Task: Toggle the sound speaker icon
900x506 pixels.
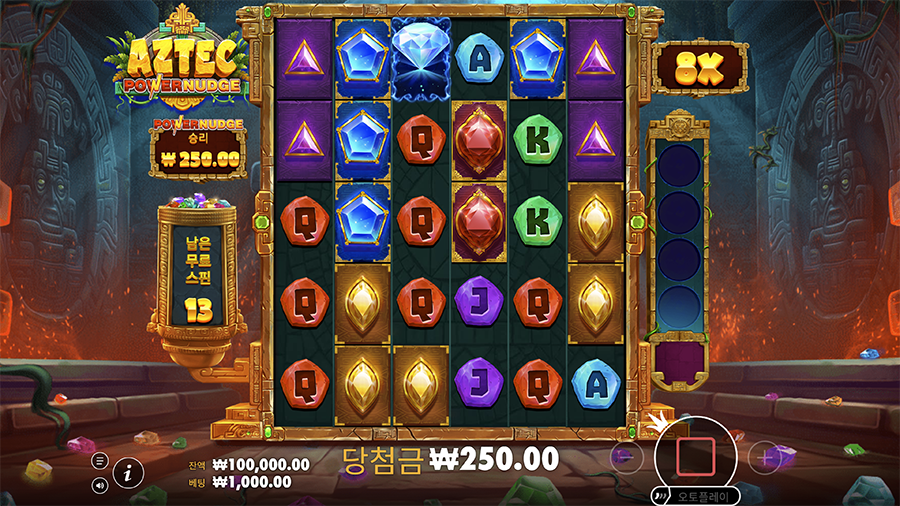Action: pyautogui.click(x=100, y=485)
